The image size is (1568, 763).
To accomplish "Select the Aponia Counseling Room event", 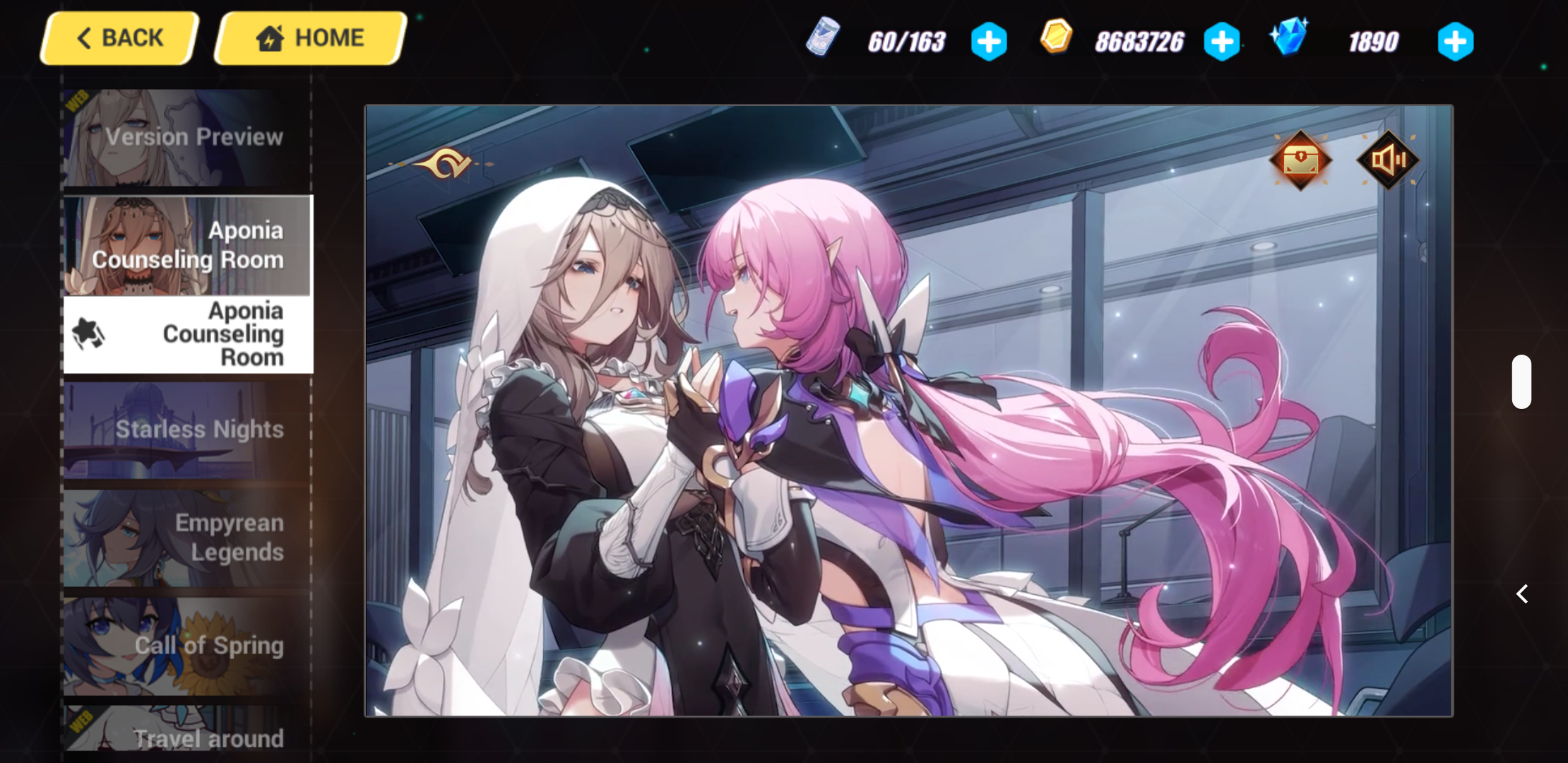I will [187, 246].
